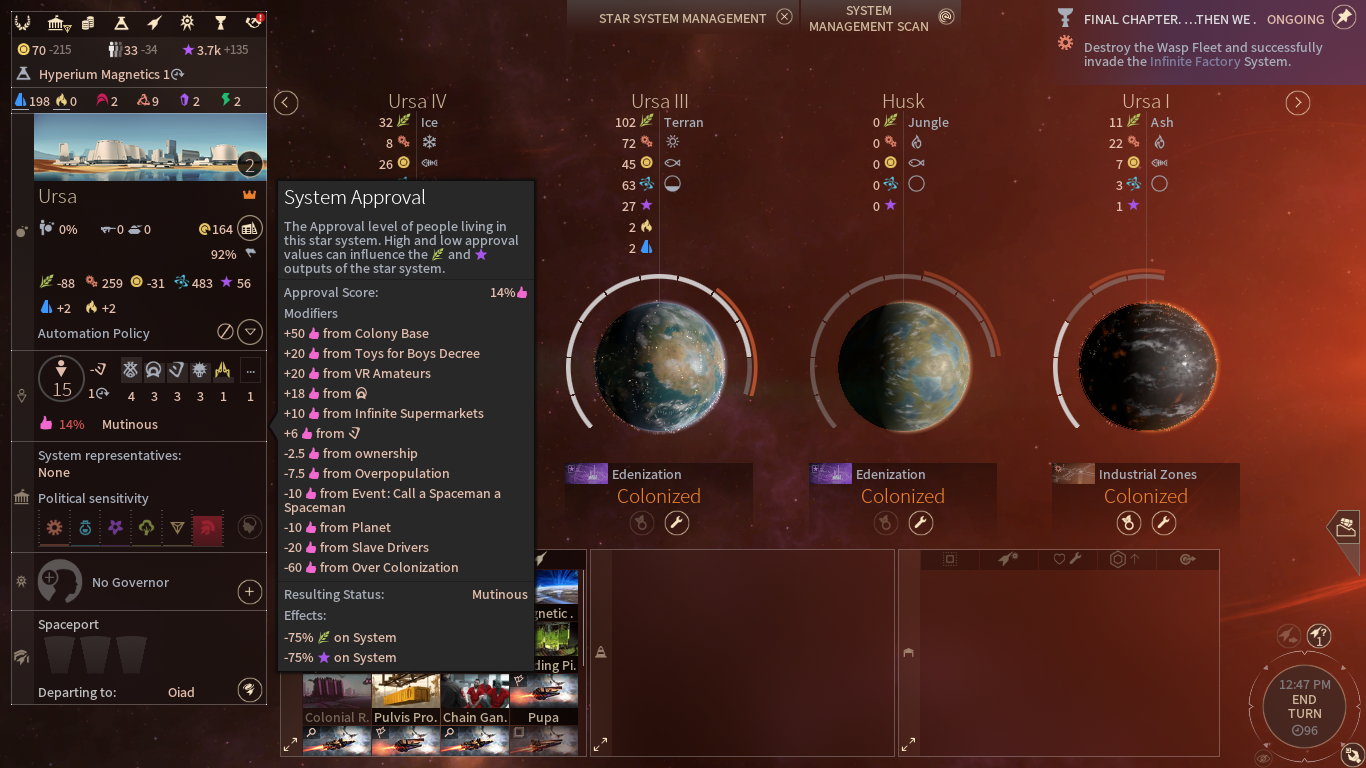This screenshot has height=768, width=1366.
Task: Choose the Pupa ship to build
Action: [544, 699]
